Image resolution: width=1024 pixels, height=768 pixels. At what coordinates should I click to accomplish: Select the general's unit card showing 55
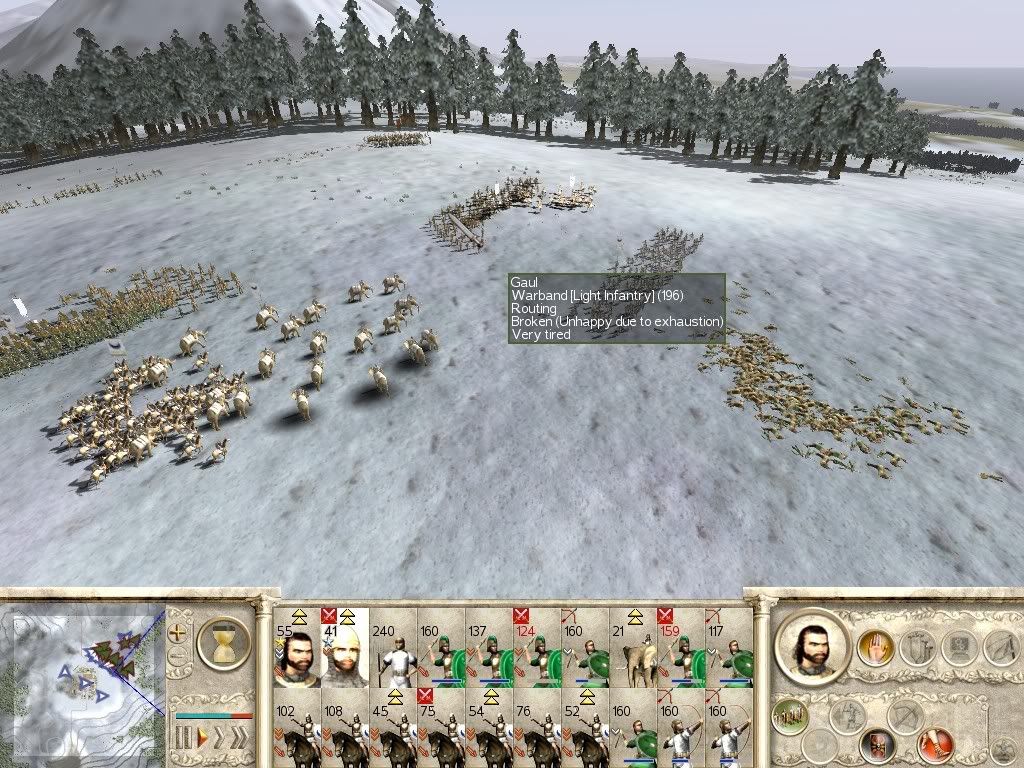coord(296,647)
